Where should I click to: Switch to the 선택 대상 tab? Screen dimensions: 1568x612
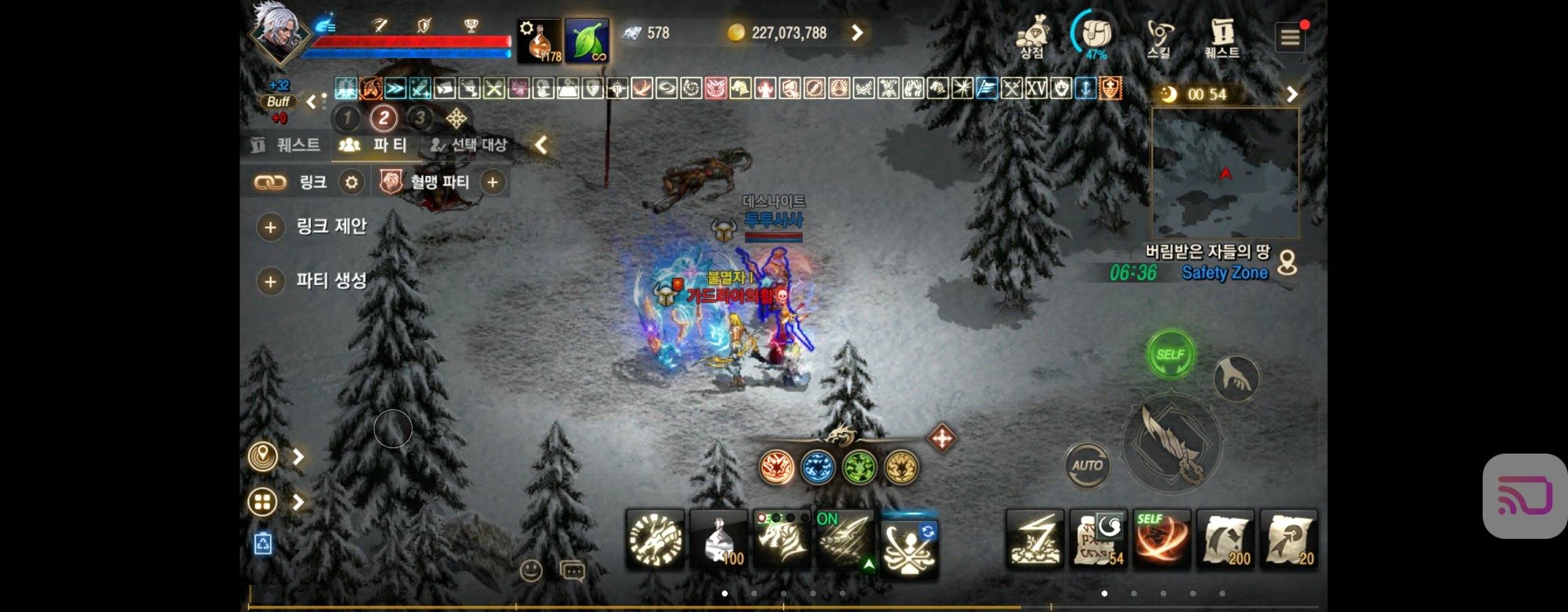point(470,145)
